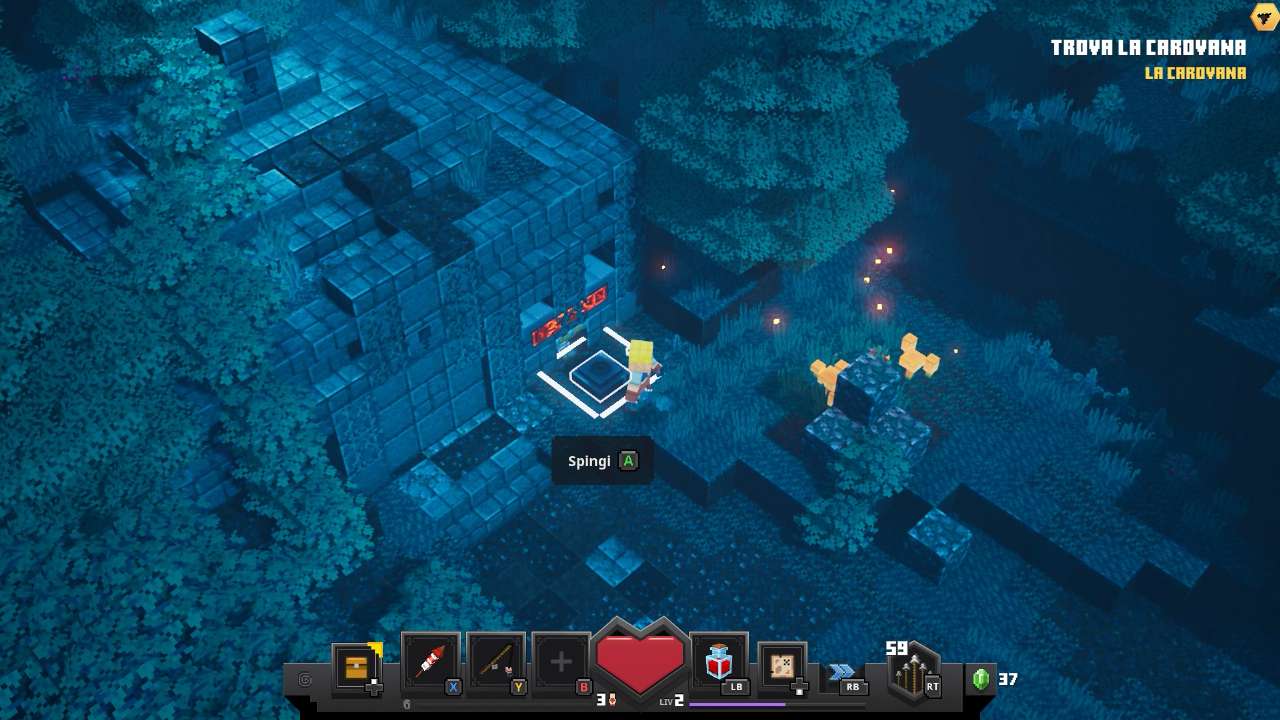
Task: Trigger the blue dodge roll arrows
Action: click(842, 672)
